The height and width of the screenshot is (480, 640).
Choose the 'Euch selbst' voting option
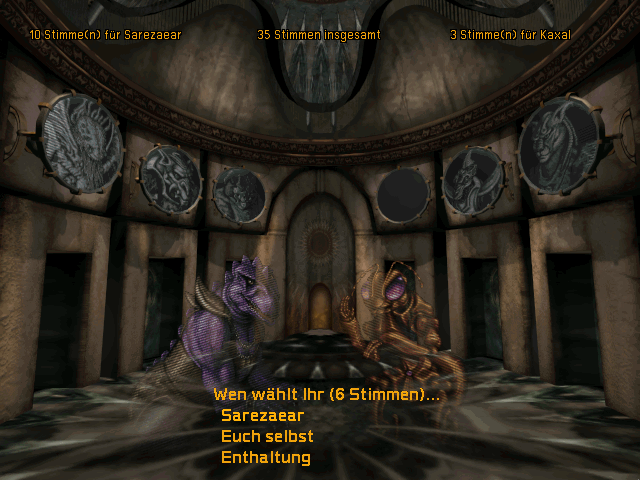267,436
